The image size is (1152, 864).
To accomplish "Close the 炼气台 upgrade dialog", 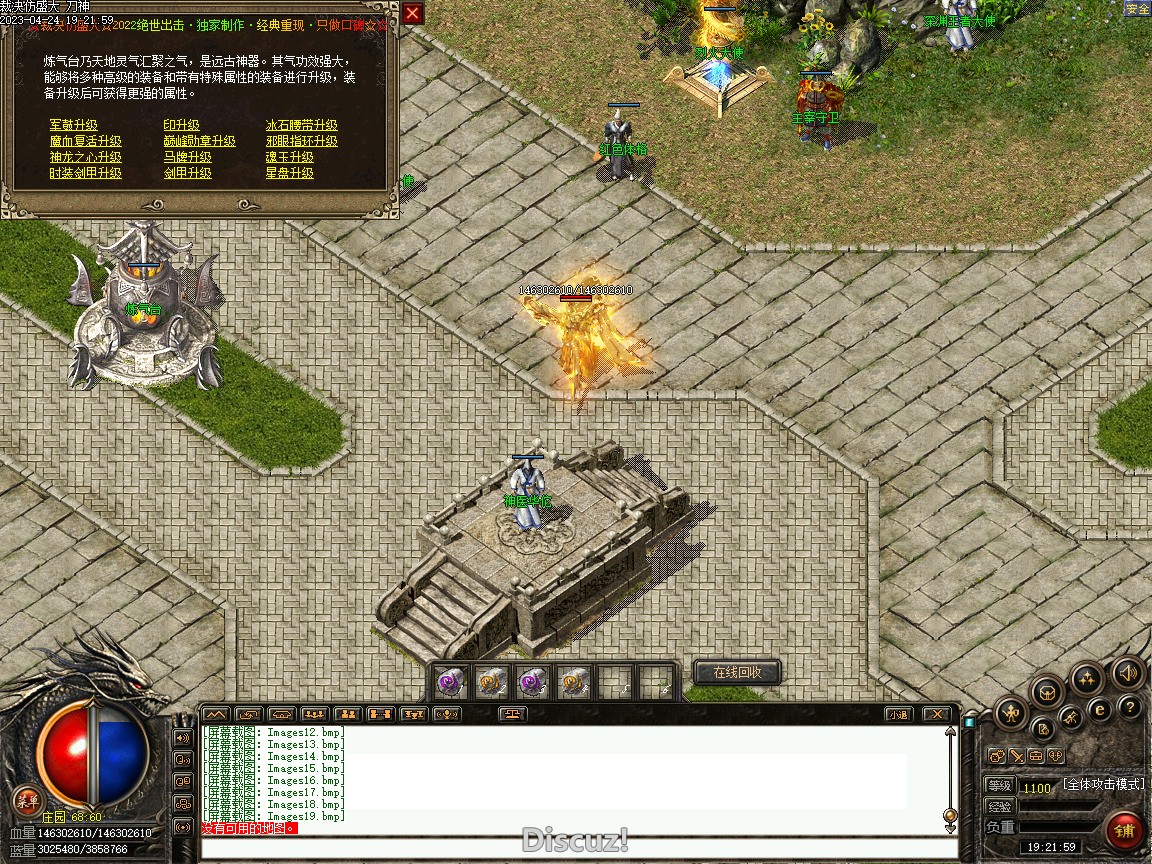I will pyautogui.click(x=412, y=13).
